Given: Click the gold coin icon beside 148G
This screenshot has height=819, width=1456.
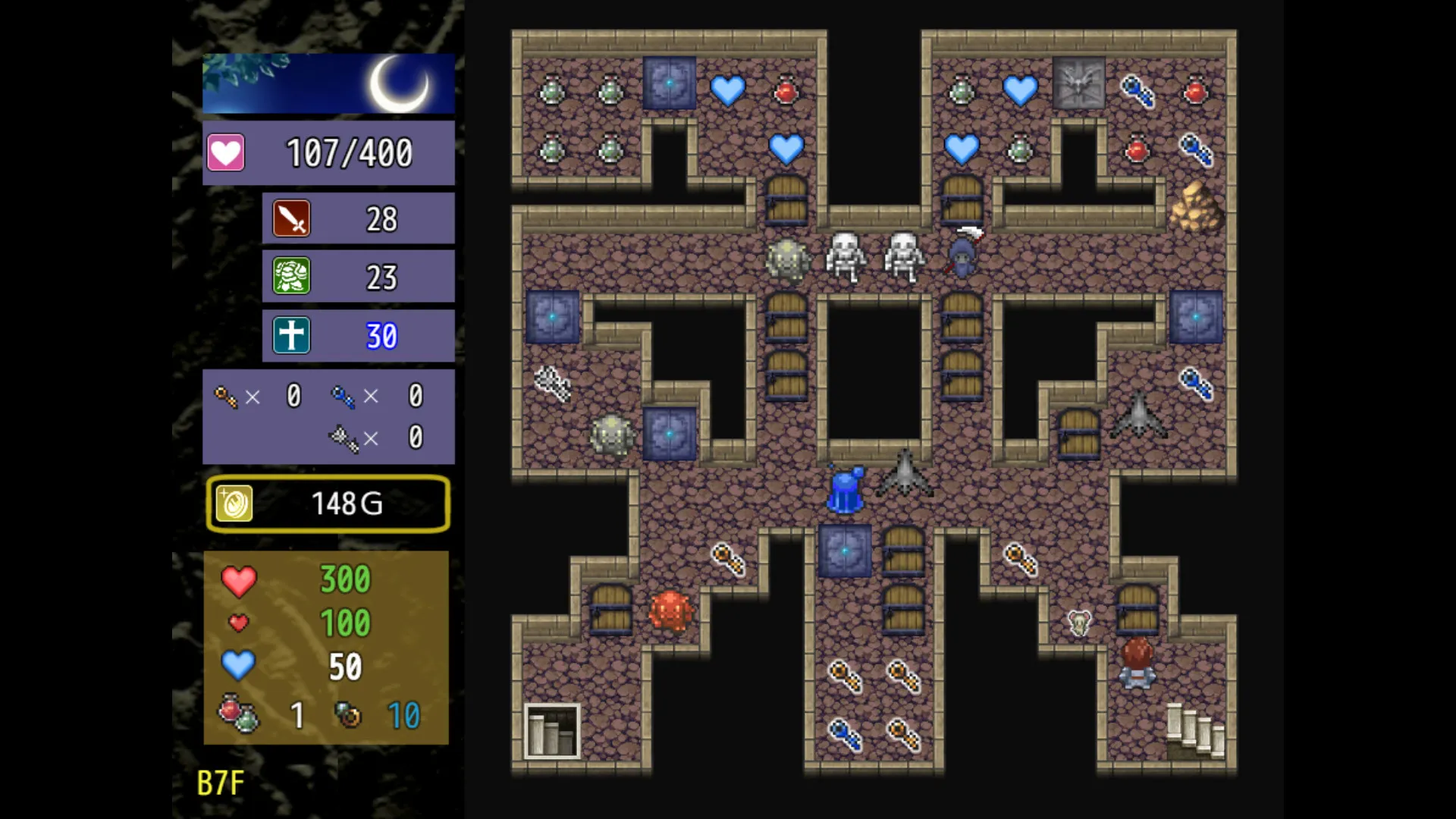Looking at the screenshot, I should click(x=234, y=503).
